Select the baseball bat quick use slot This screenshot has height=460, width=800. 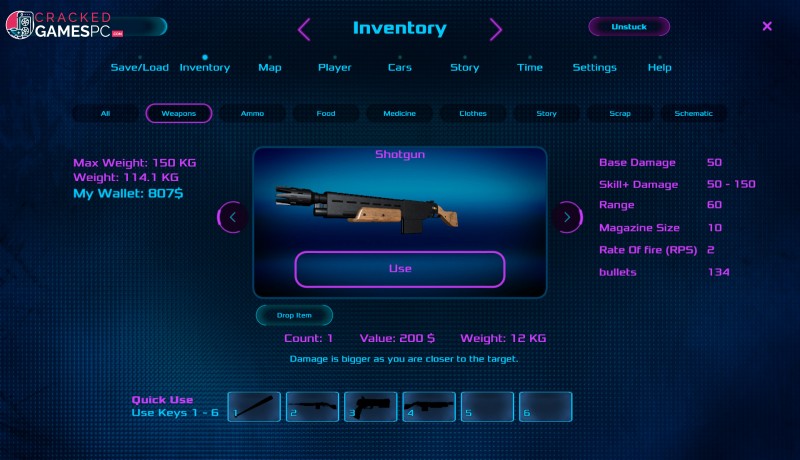click(254, 407)
